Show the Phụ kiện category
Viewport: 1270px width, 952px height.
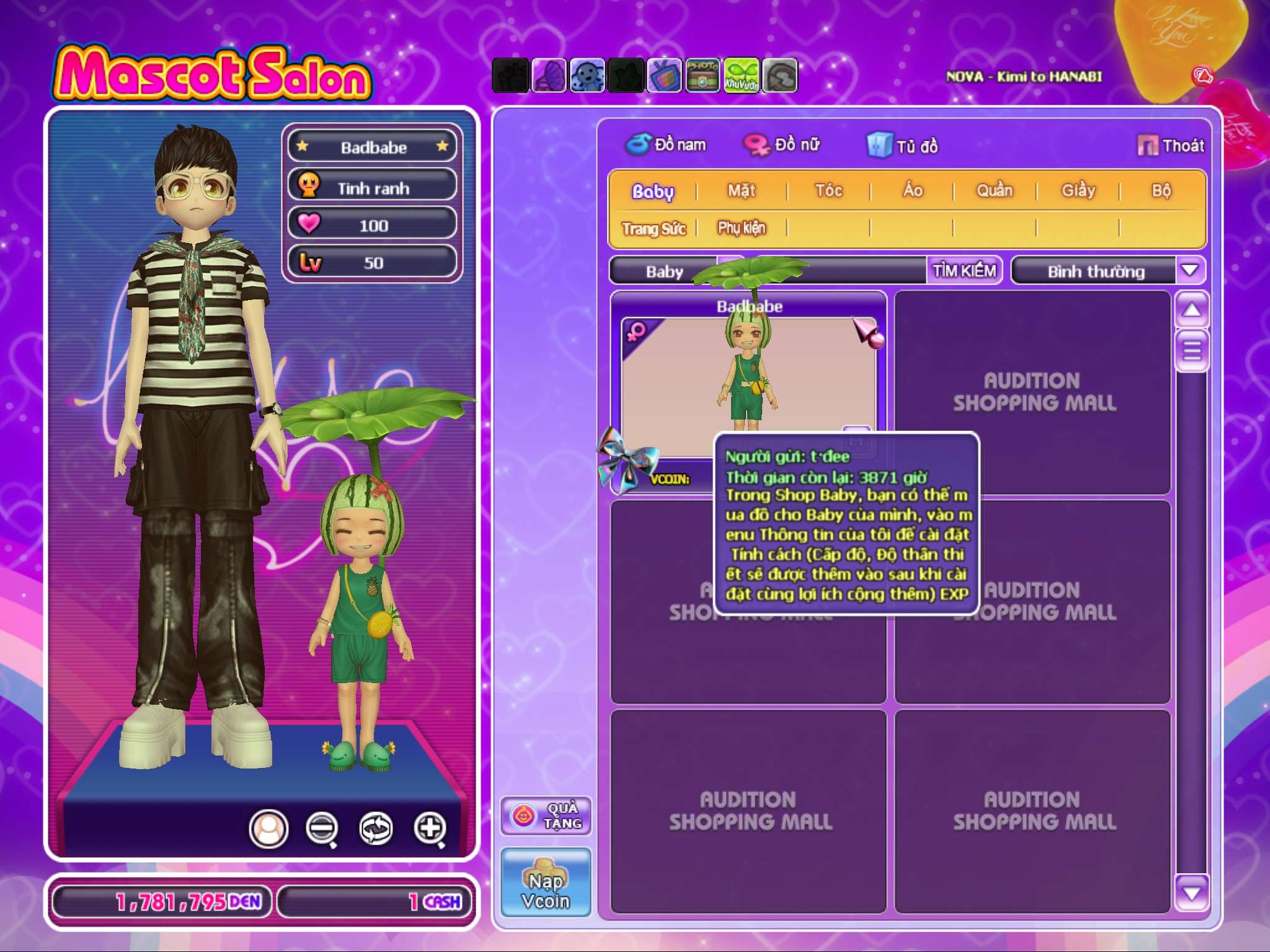tap(742, 229)
